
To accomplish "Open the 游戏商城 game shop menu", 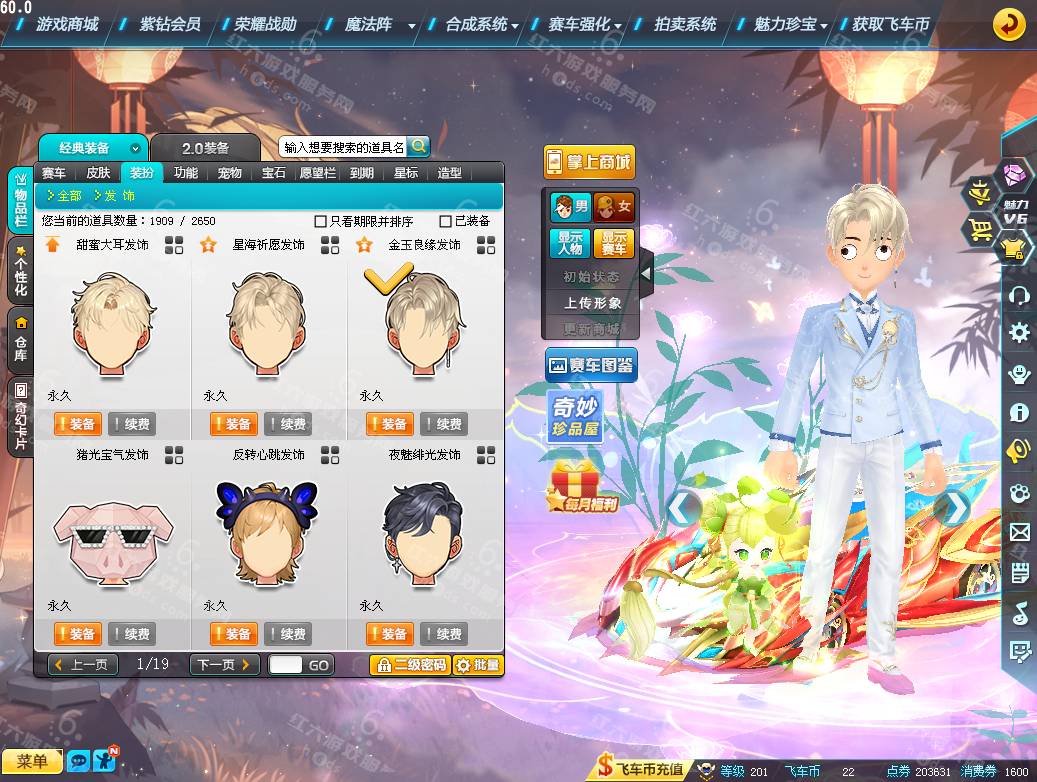I will click(67, 24).
